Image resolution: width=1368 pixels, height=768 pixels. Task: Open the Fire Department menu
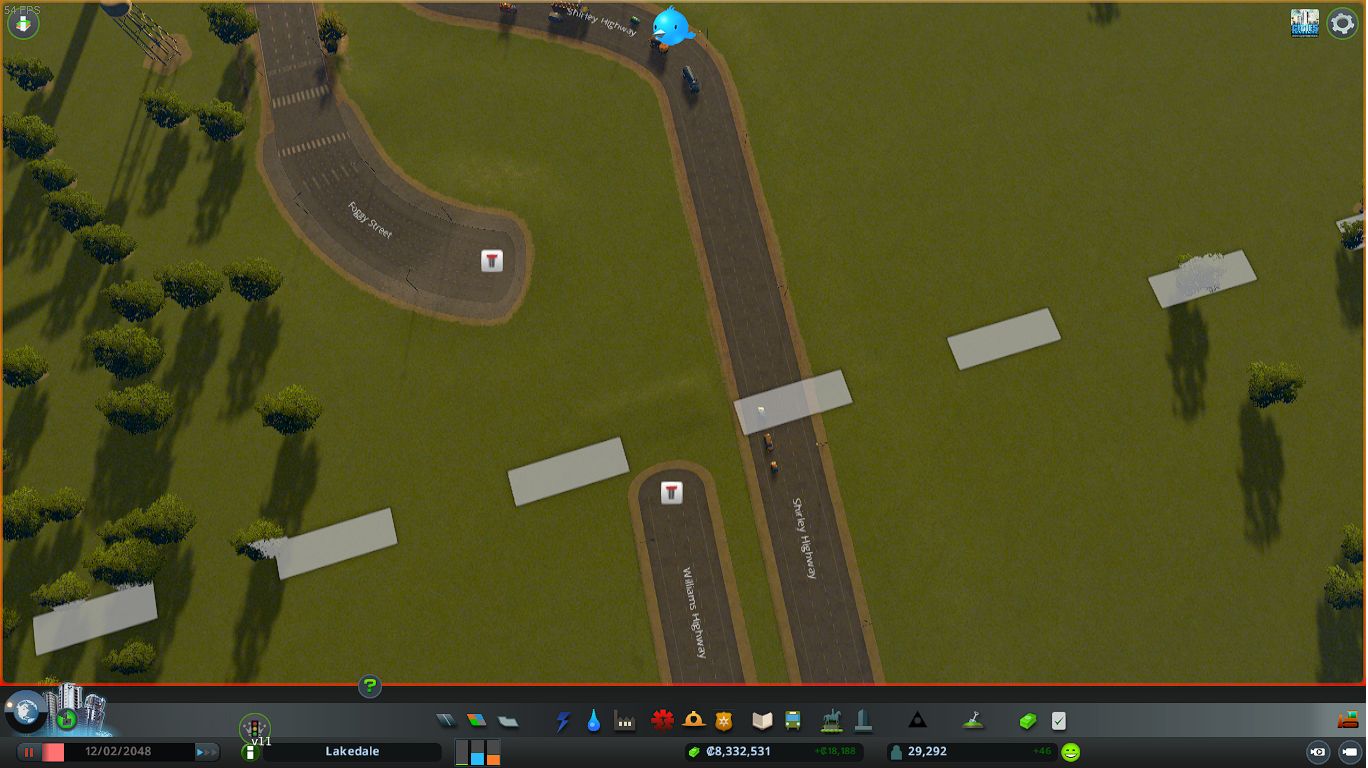tap(693, 720)
